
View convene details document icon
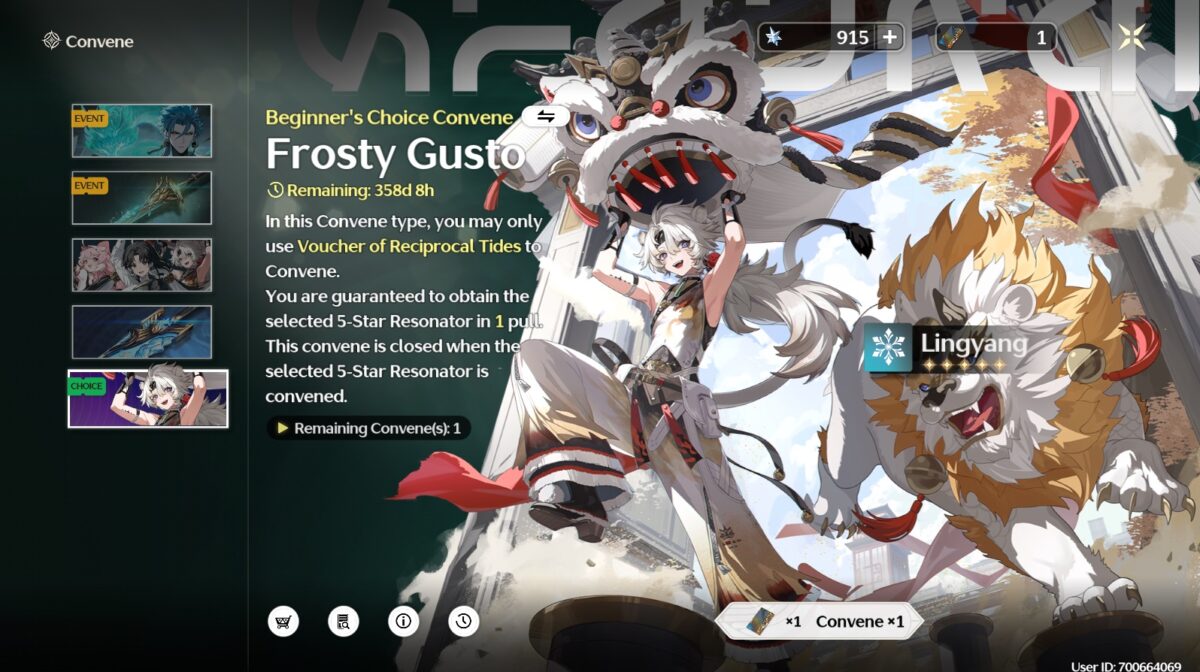[x=343, y=621]
